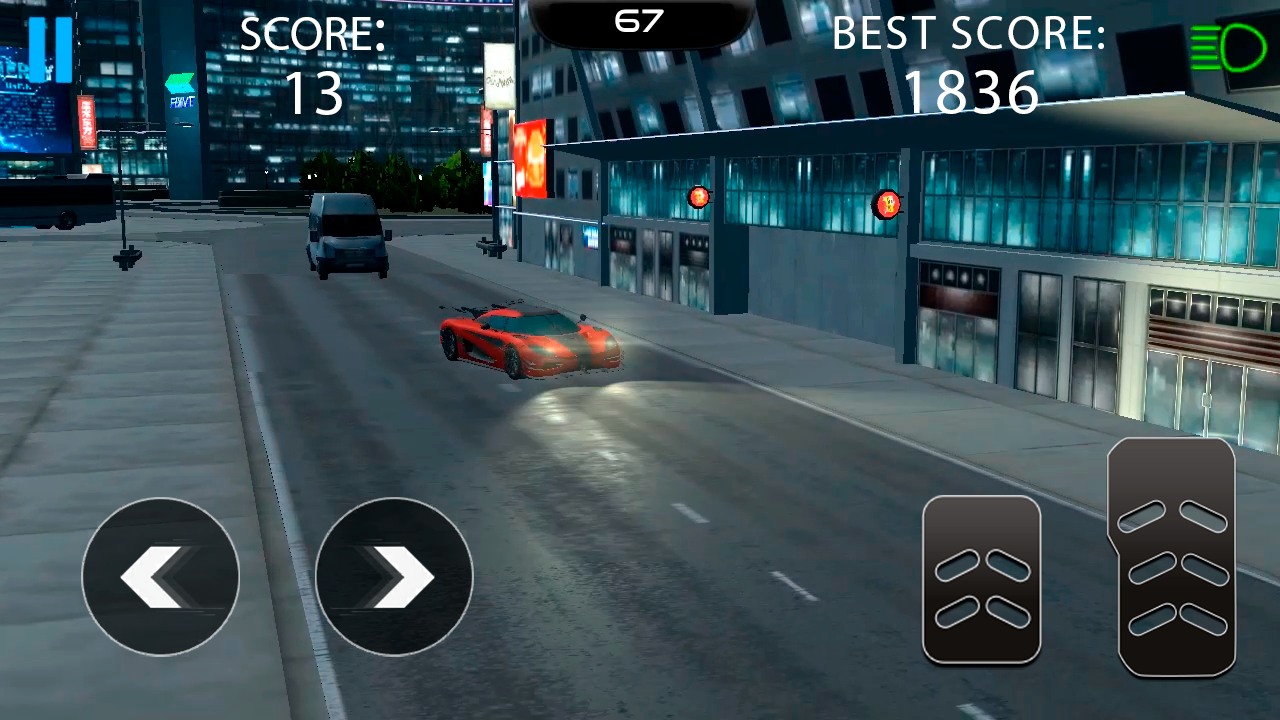
Task: Steer with the right arrow control
Action: 393,577
